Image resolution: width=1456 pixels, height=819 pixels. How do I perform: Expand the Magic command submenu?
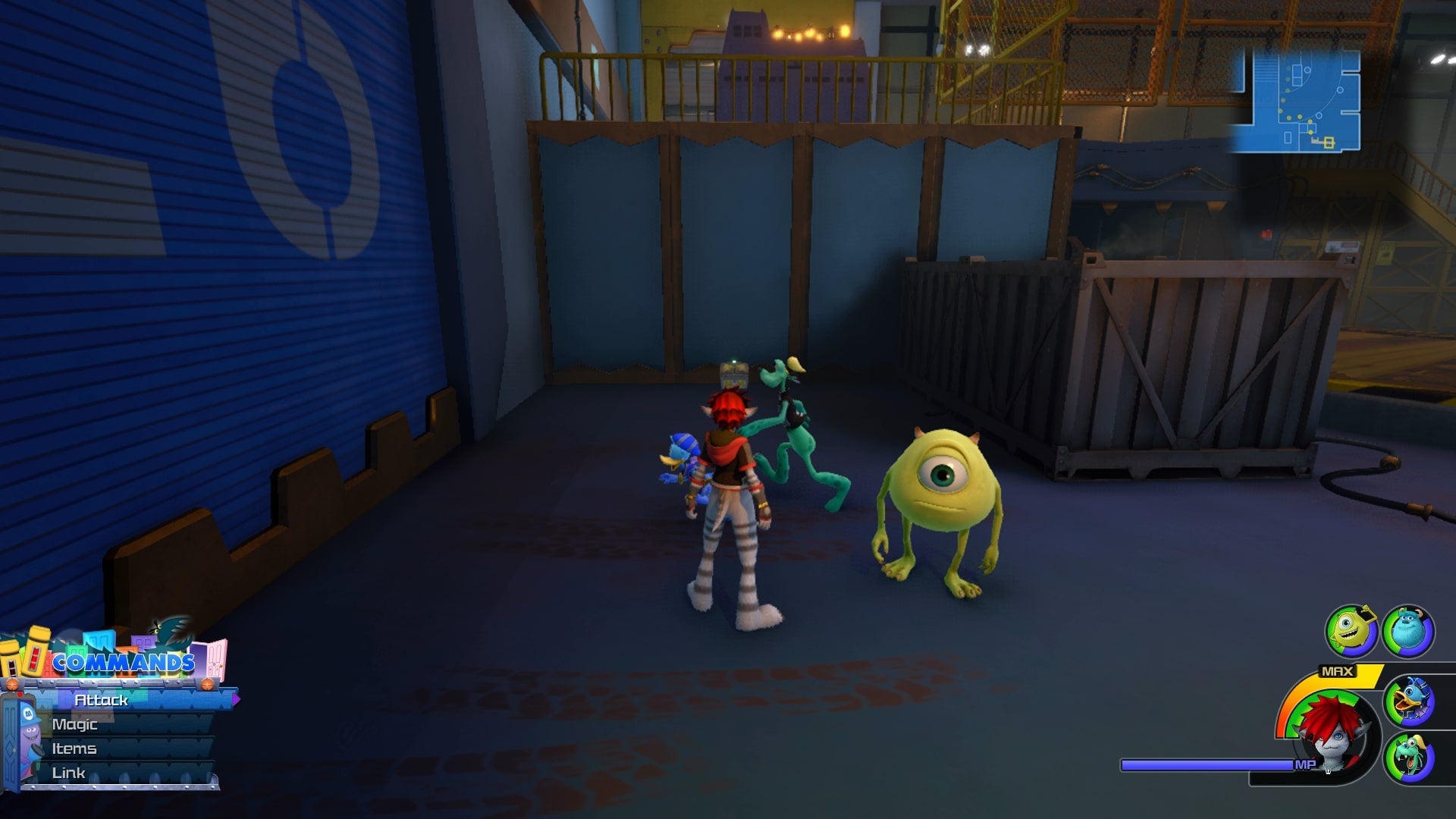point(74,724)
